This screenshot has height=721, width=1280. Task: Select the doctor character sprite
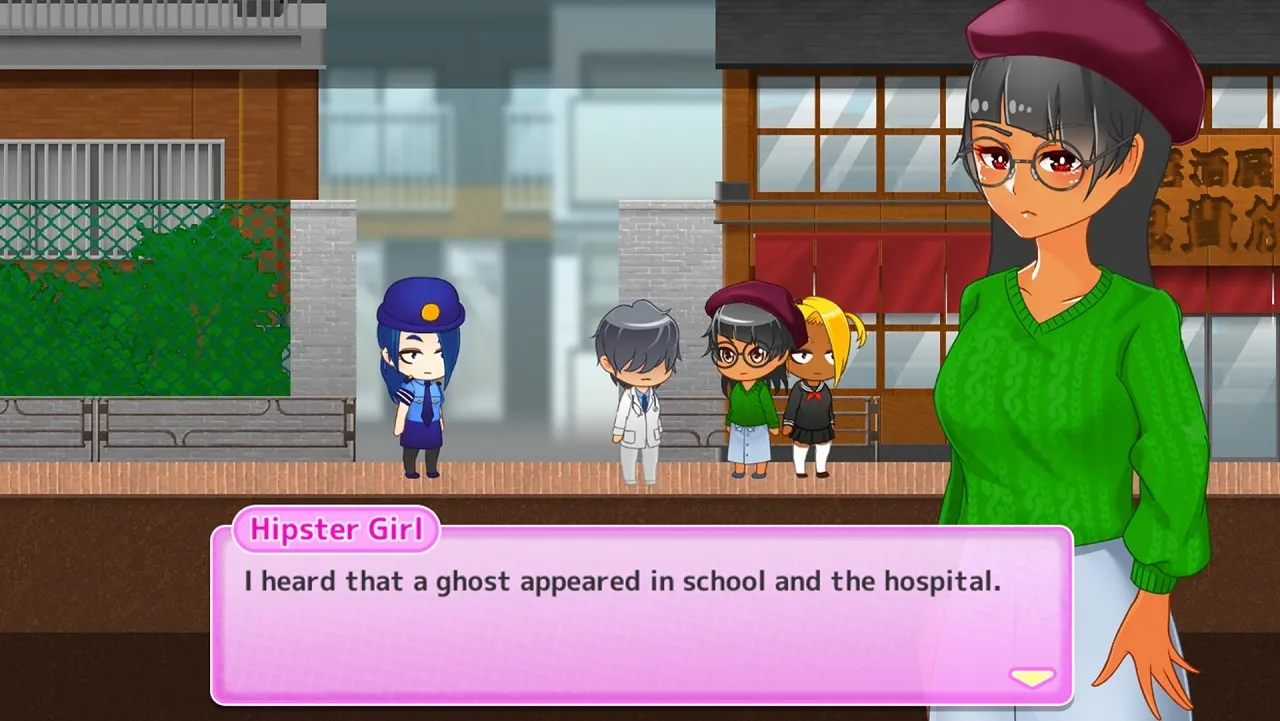point(638,390)
